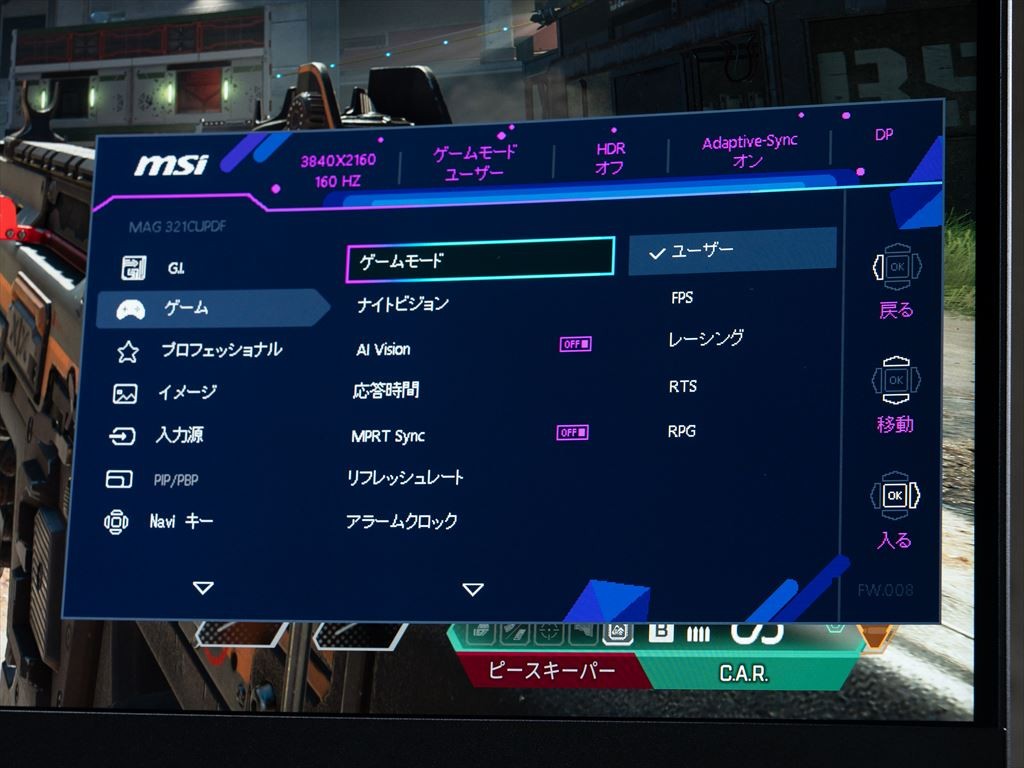Select the アラームクロック entry
Image resolution: width=1024 pixels, height=768 pixels.
[x=402, y=522]
